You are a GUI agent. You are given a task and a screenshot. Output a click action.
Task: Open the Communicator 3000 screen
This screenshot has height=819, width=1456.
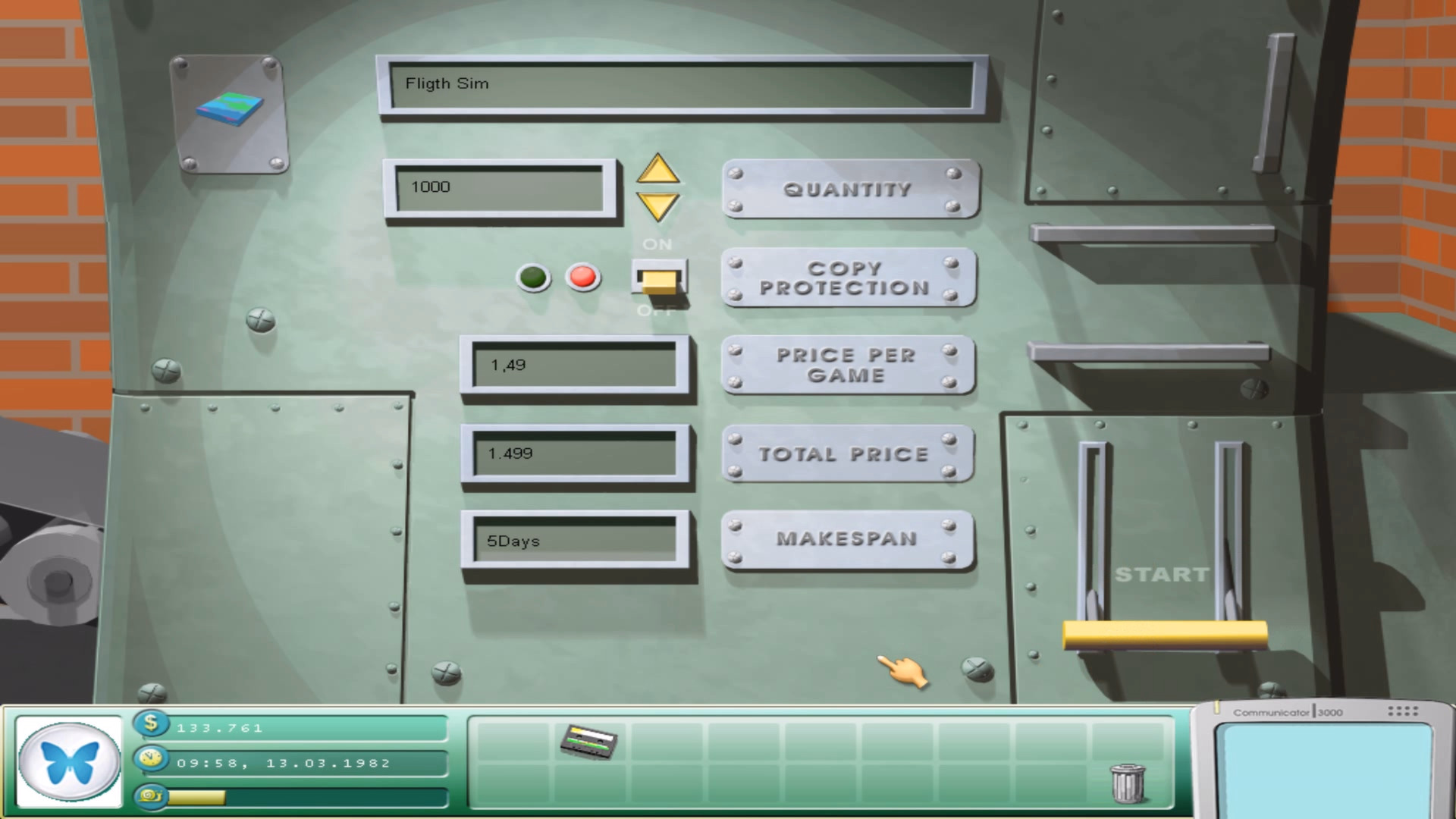pyautogui.click(x=1323, y=767)
